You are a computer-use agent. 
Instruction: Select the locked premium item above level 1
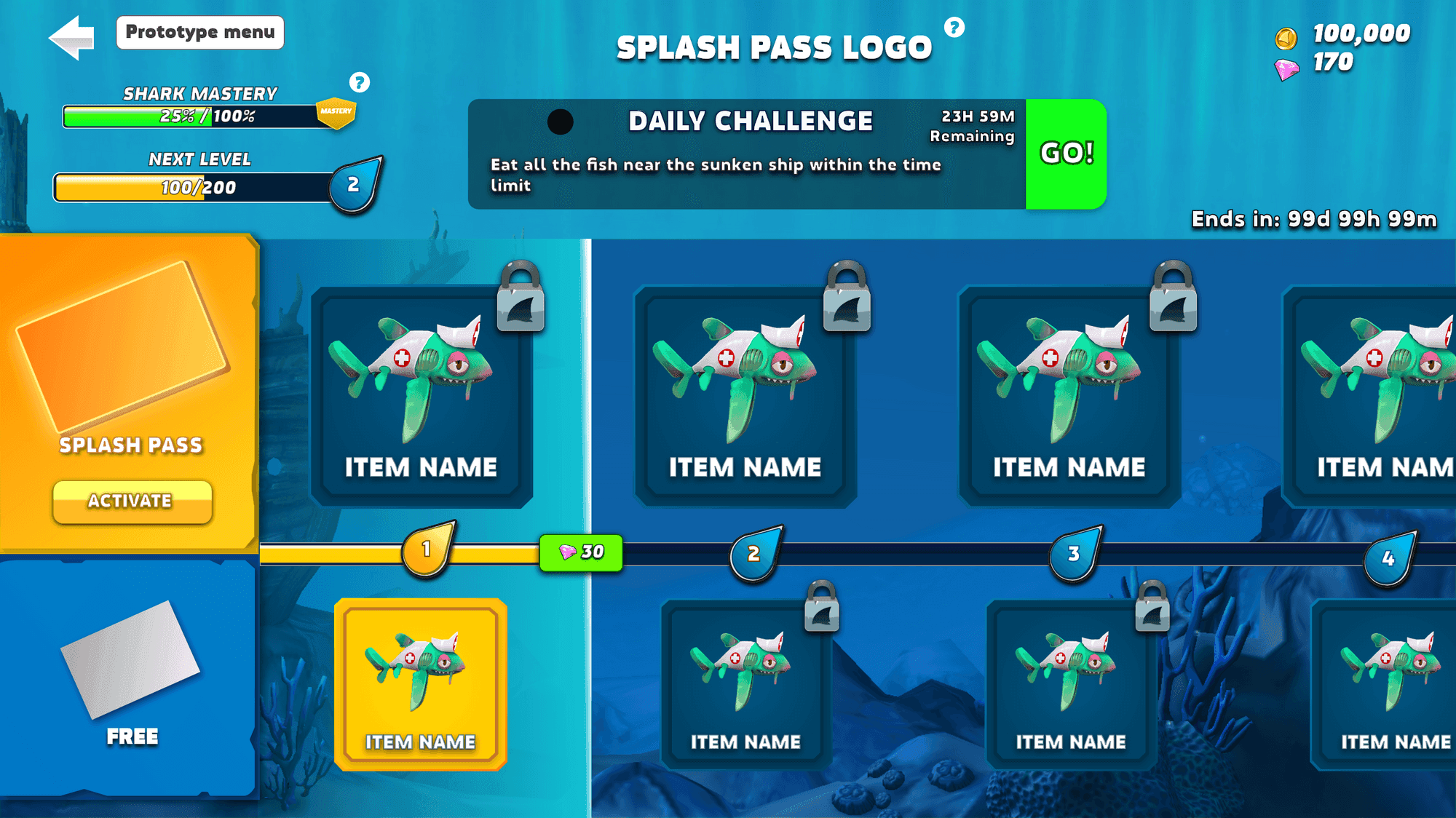coord(422,397)
